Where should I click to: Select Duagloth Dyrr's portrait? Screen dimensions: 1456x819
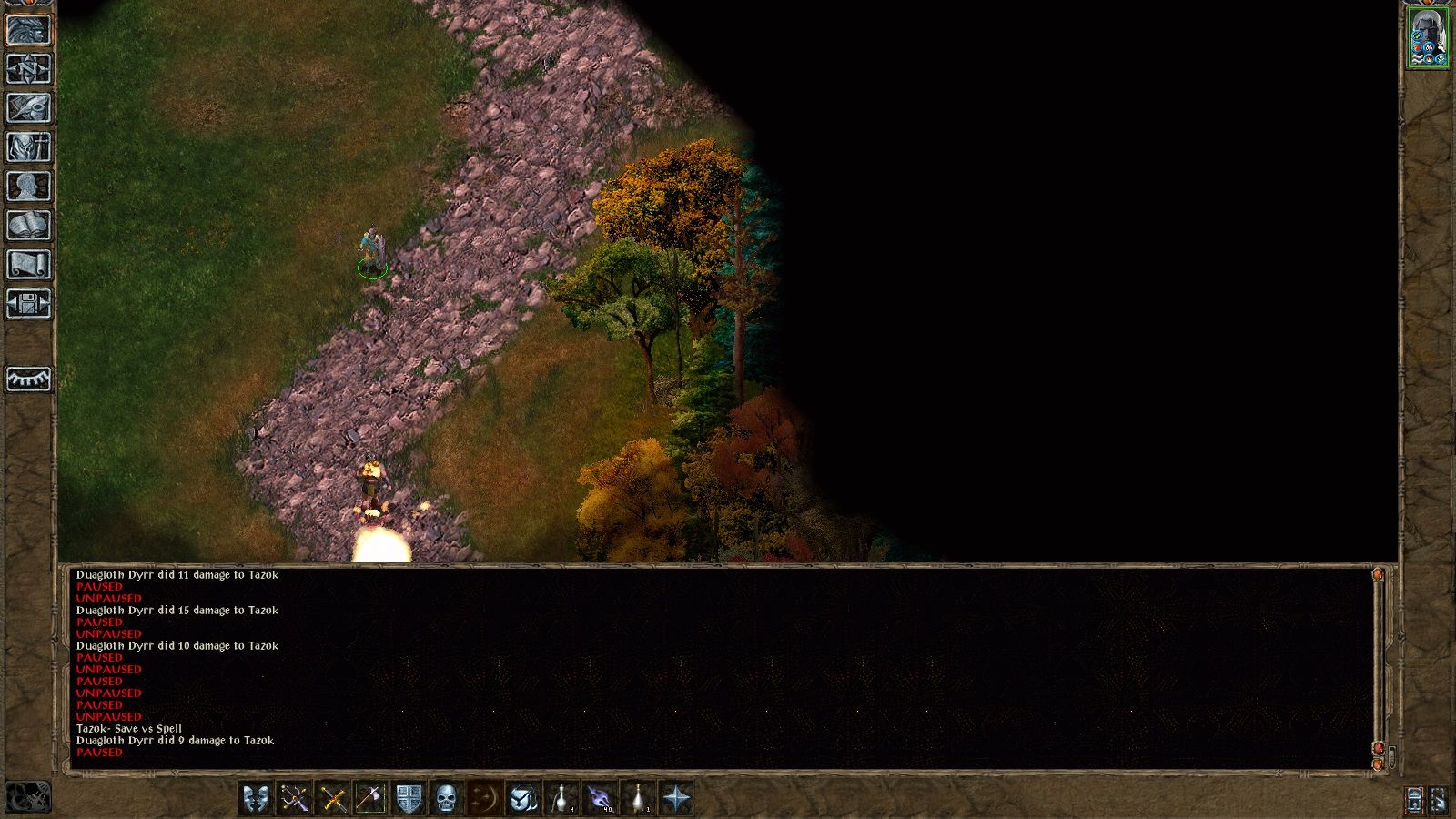(x=1427, y=36)
